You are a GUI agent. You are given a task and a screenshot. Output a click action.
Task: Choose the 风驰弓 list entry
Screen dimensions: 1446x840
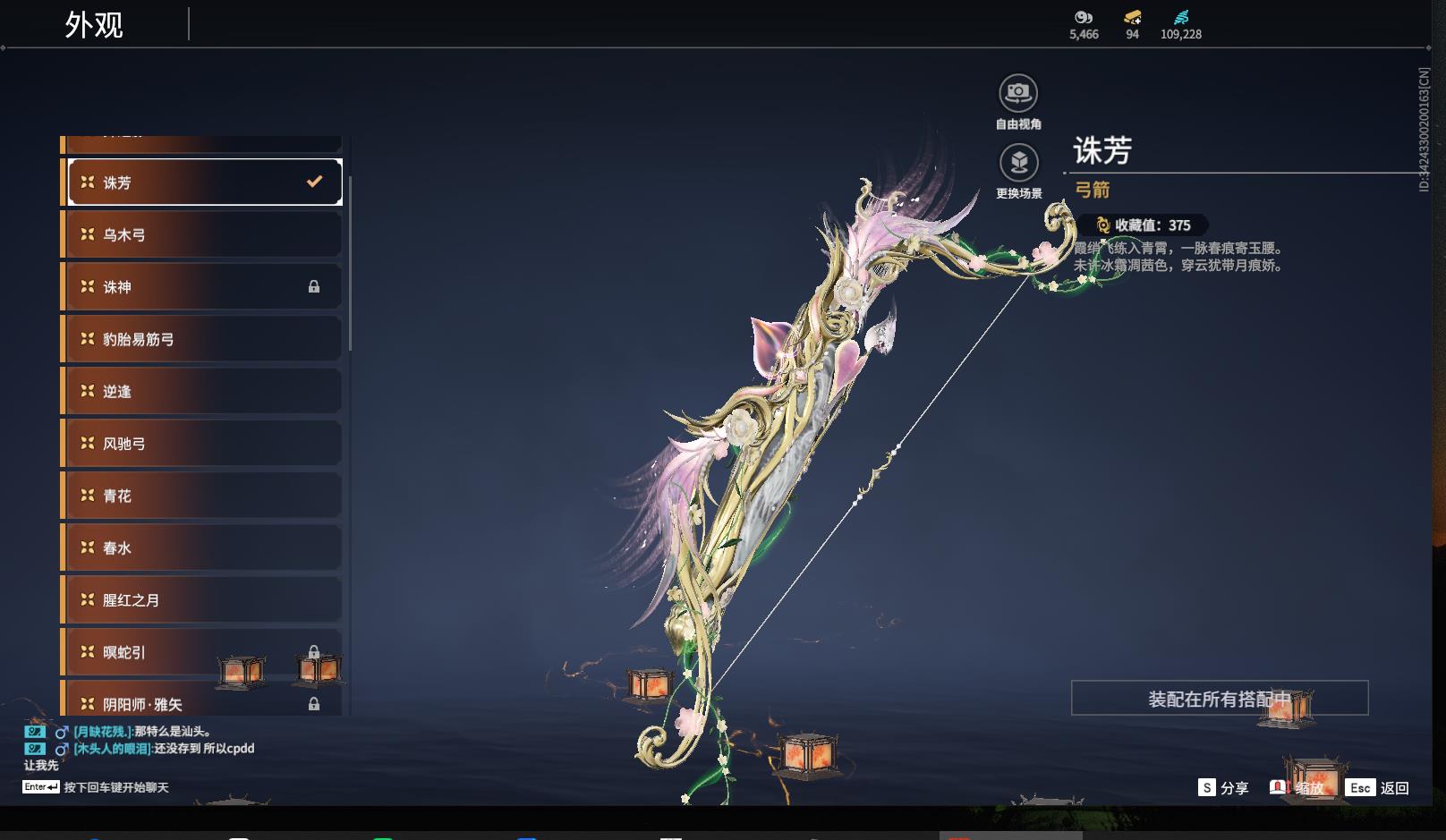[204, 444]
